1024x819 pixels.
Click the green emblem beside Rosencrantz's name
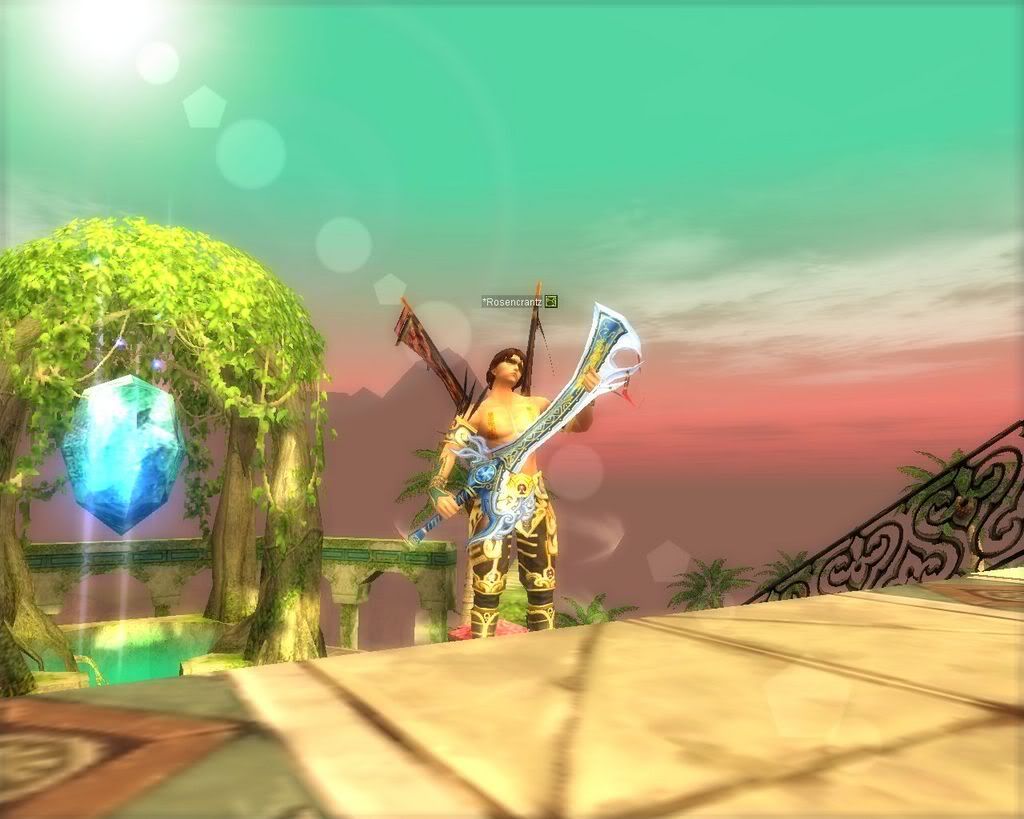point(551,301)
